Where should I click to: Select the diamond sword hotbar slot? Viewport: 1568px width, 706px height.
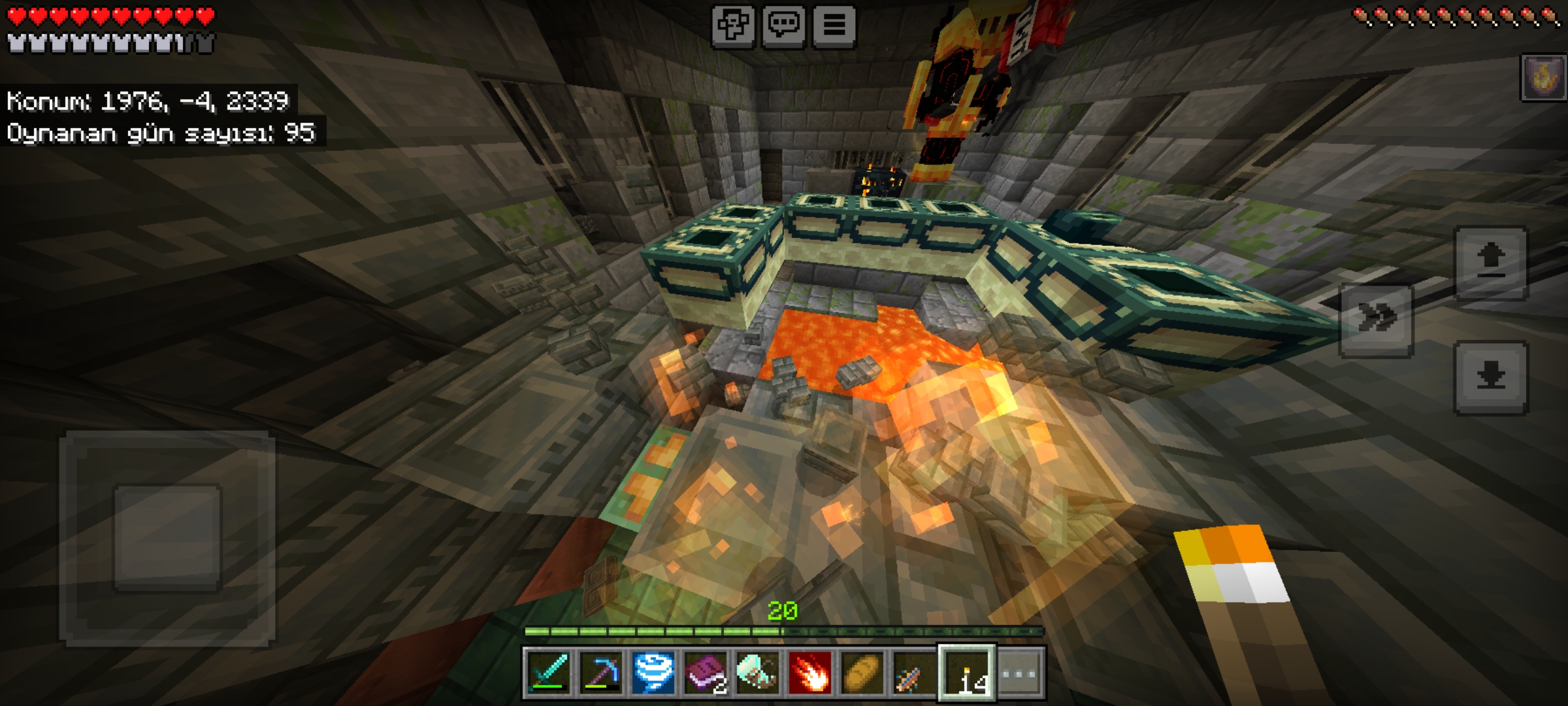pyautogui.click(x=549, y=673)
